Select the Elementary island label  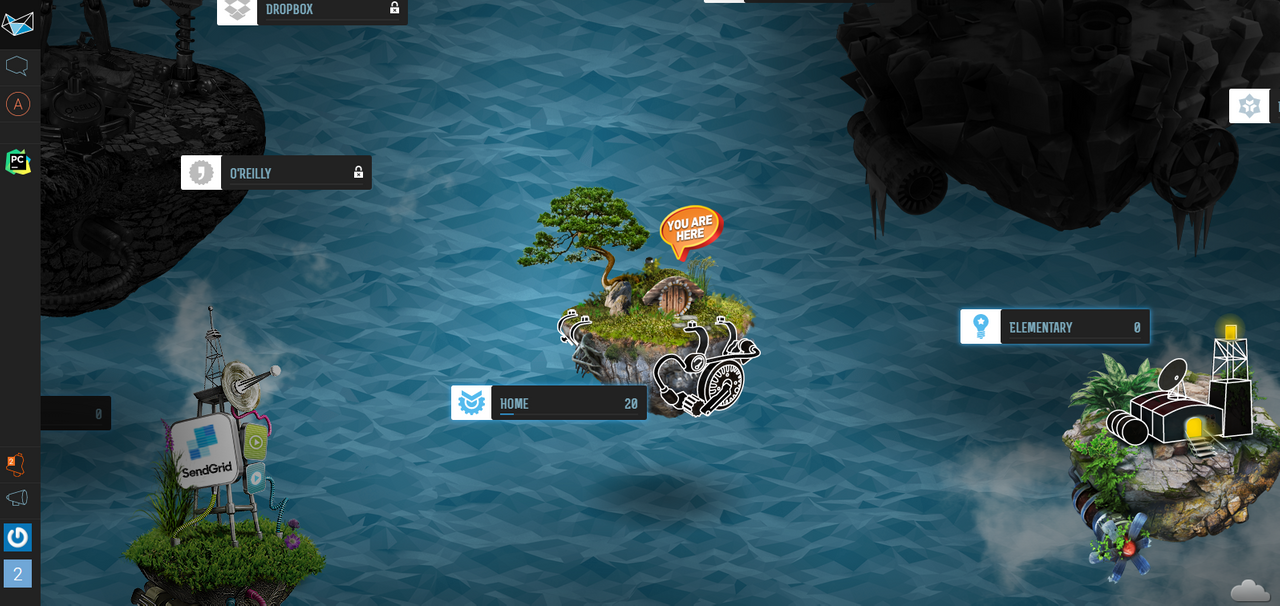pyautogui.click(x=1054, y=327)
